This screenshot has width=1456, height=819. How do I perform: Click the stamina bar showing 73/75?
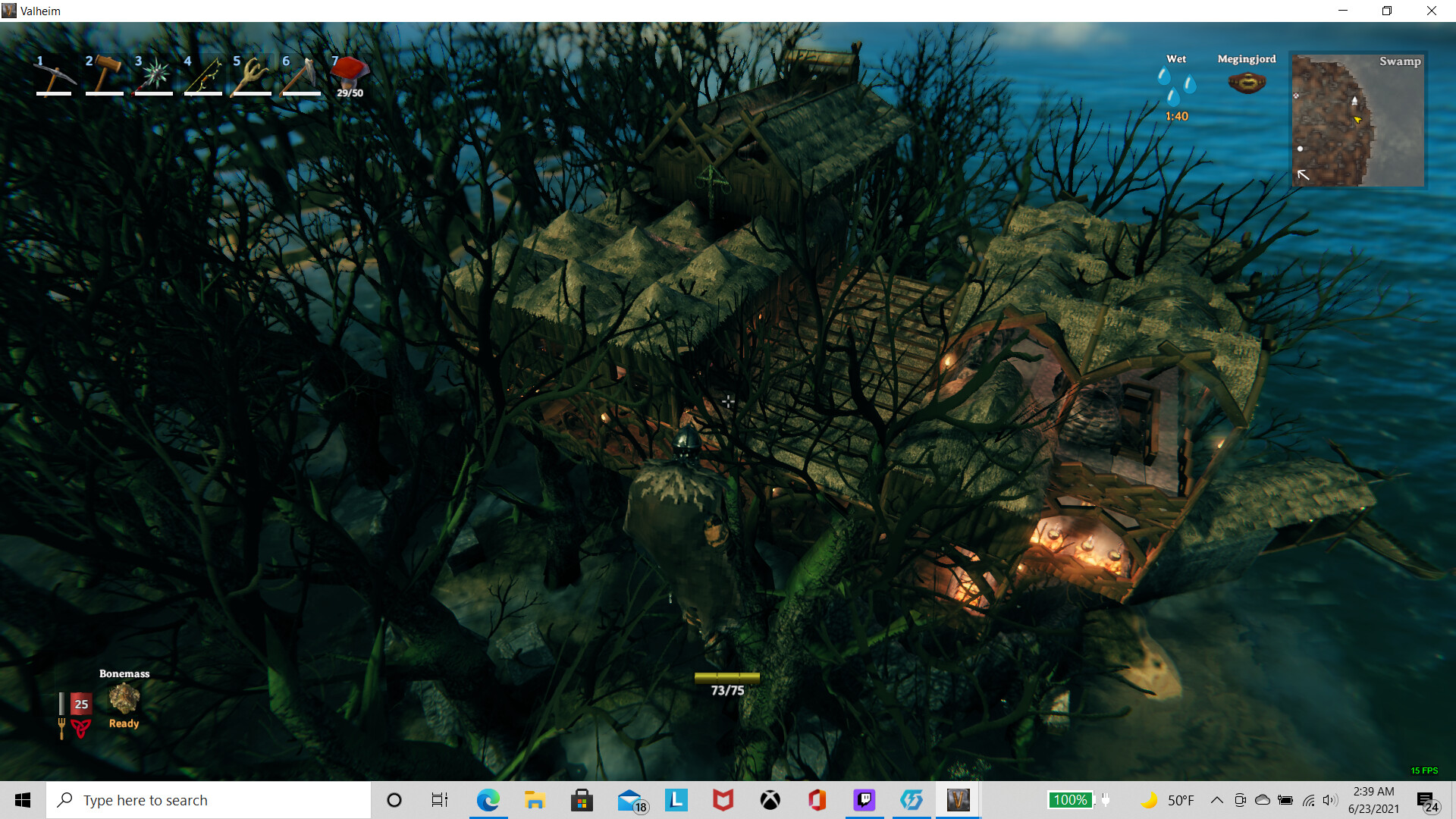[727, 679]
